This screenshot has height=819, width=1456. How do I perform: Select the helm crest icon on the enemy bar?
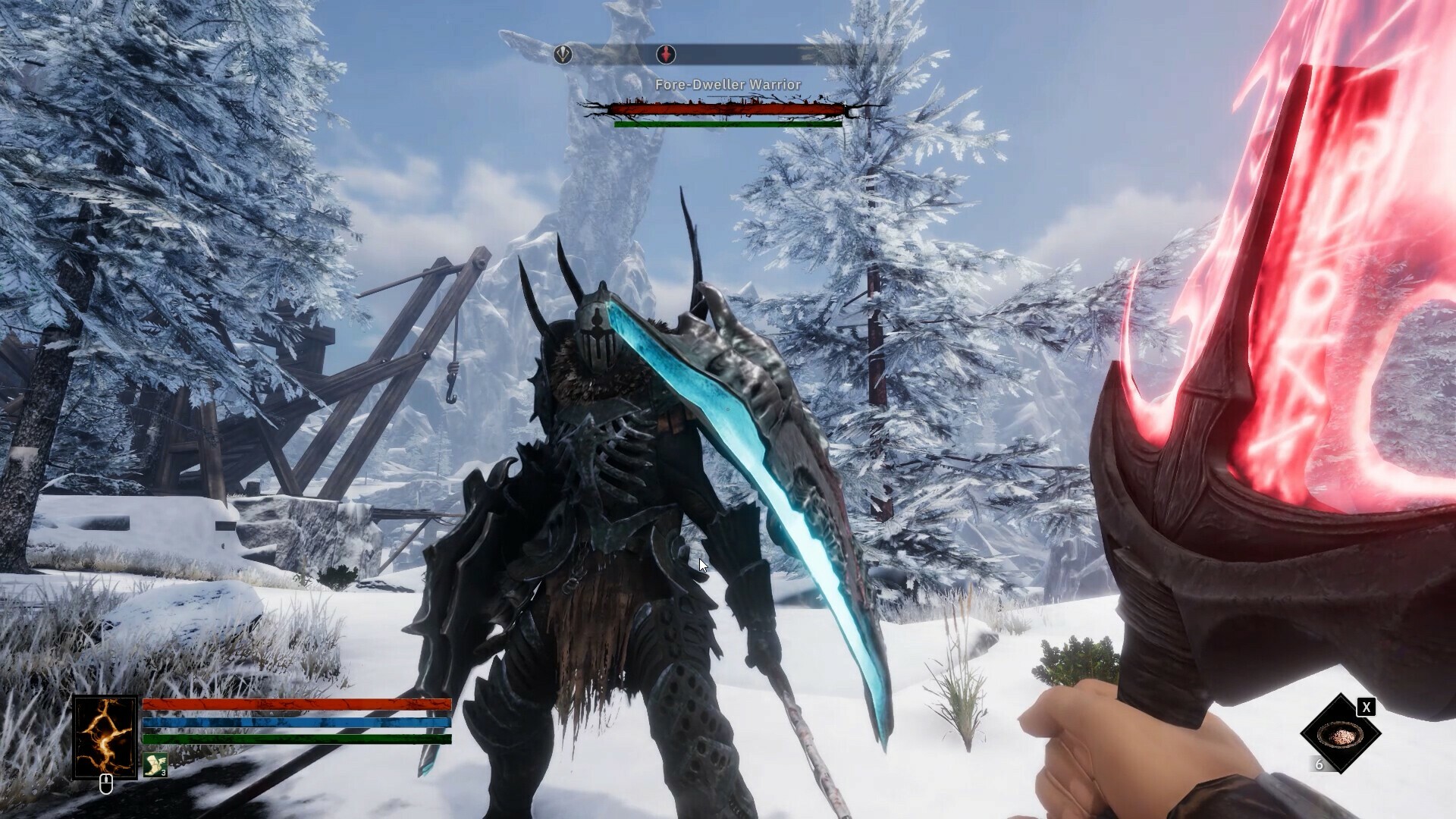(x=563, y=54)
